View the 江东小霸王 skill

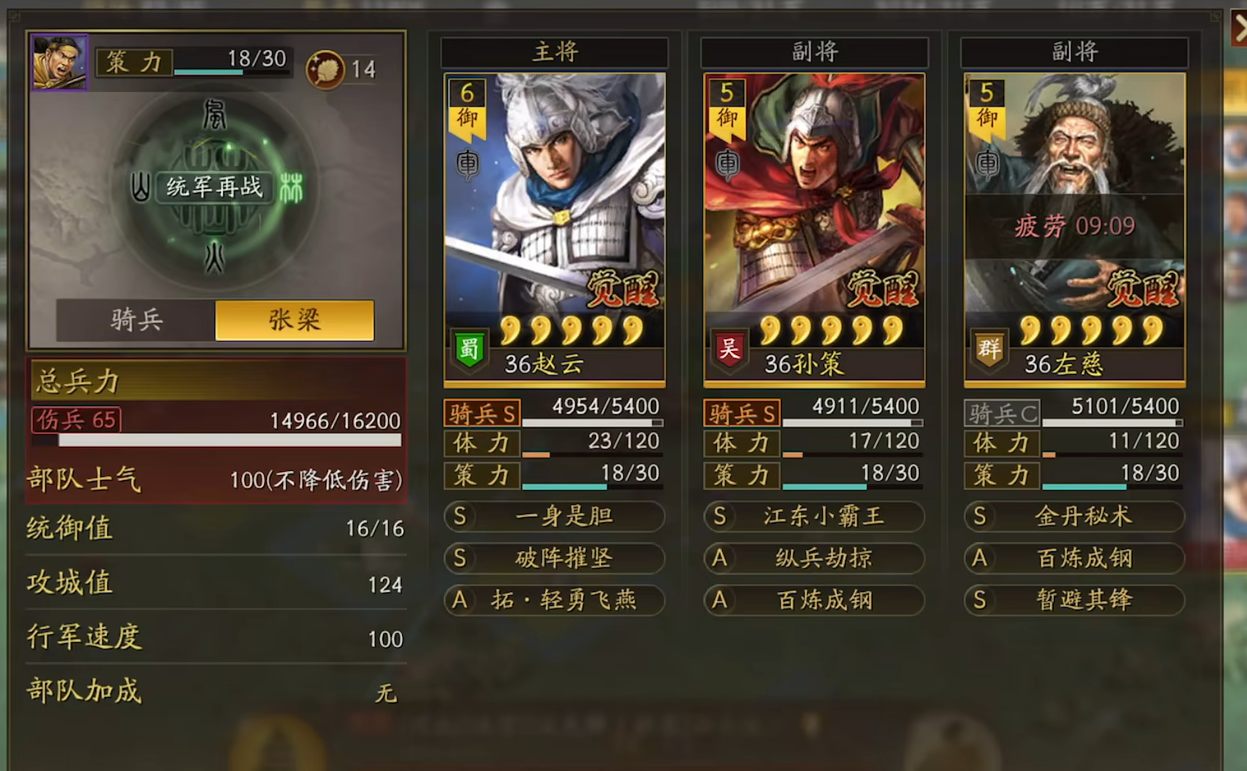[x=814, y=516]
